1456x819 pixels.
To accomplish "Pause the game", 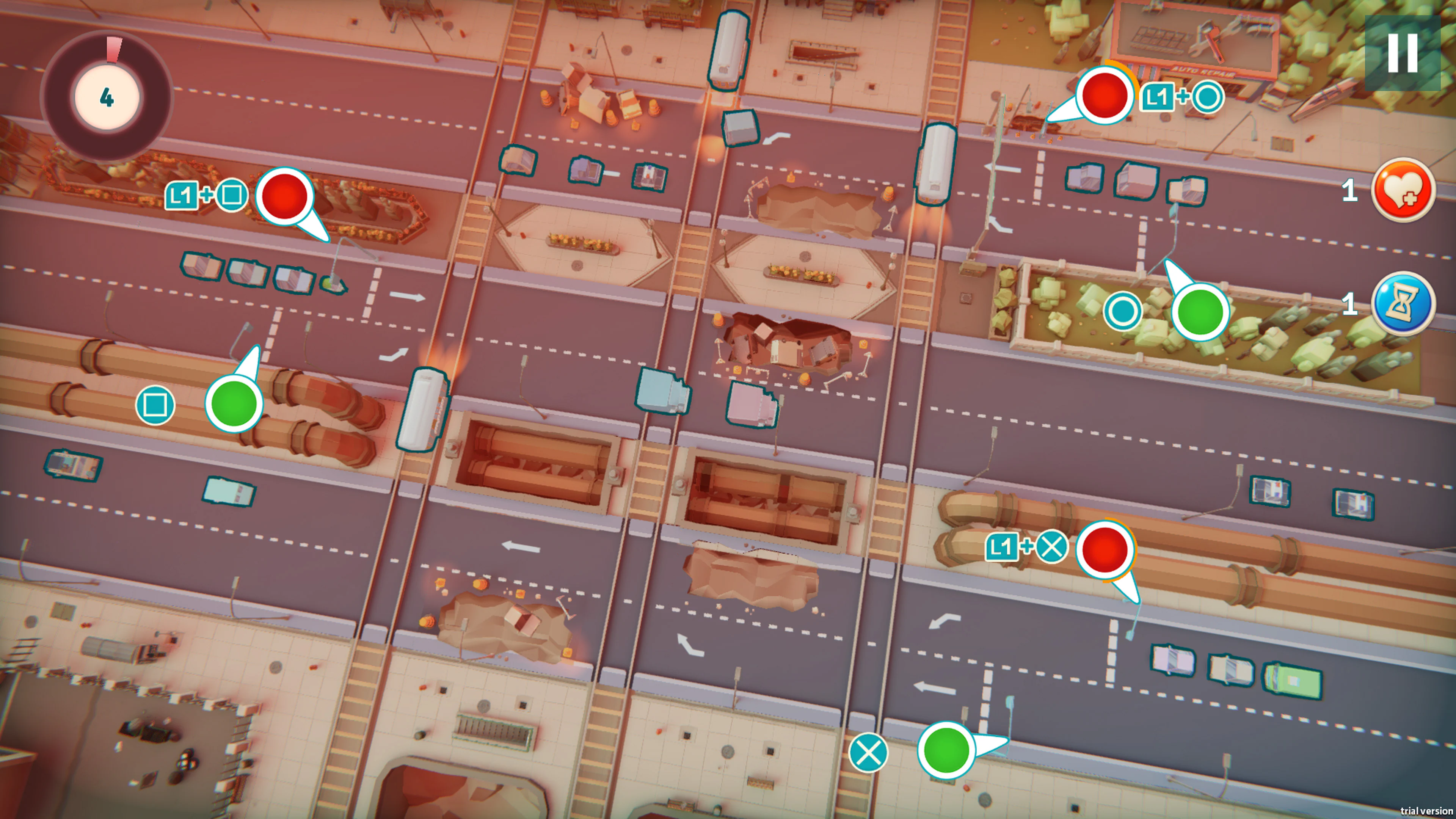I will click(x=1402, y=53).
